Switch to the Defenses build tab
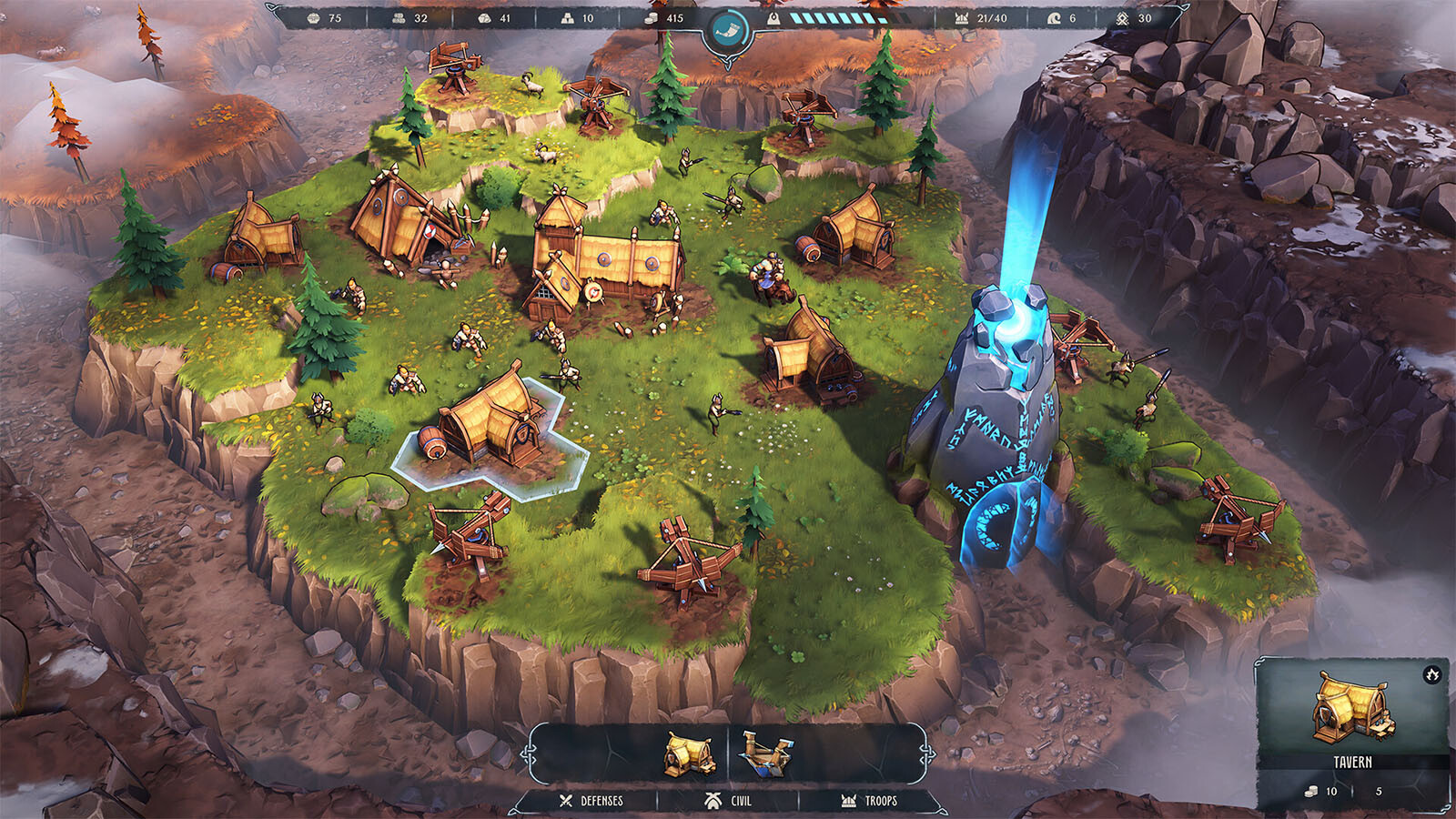This screenshot has height=819, width=1456. (x=591, y=801)
